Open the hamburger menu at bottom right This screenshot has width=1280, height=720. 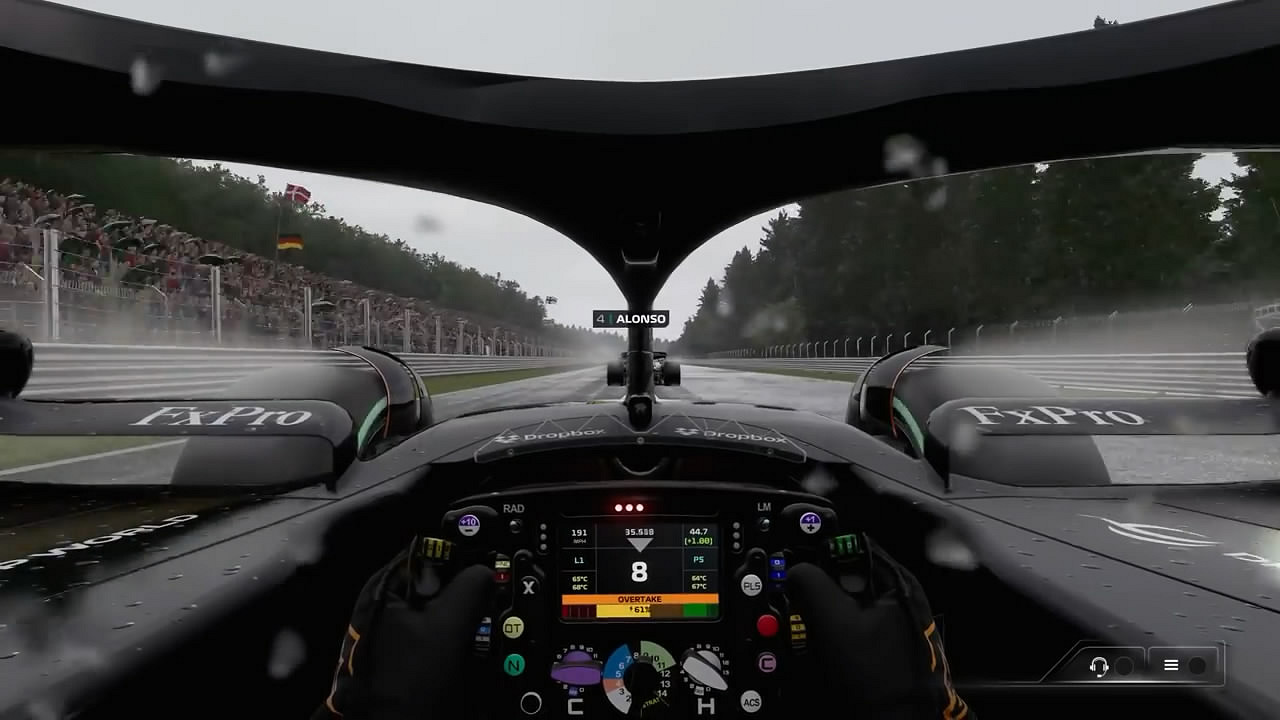coord(1170,663)
